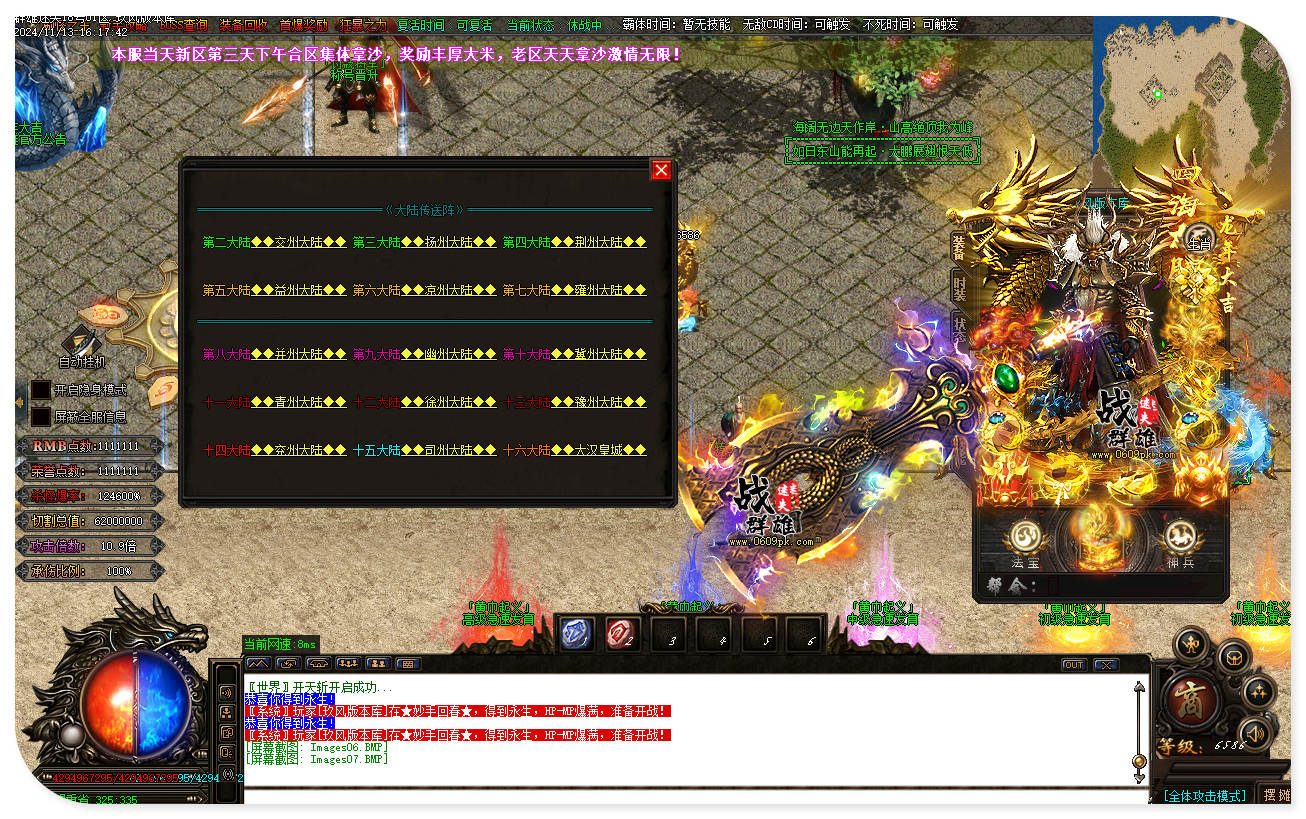Open the BOSS查询 top menu entry
This screenshot has height=819, width=1306.
click(183, 25)
